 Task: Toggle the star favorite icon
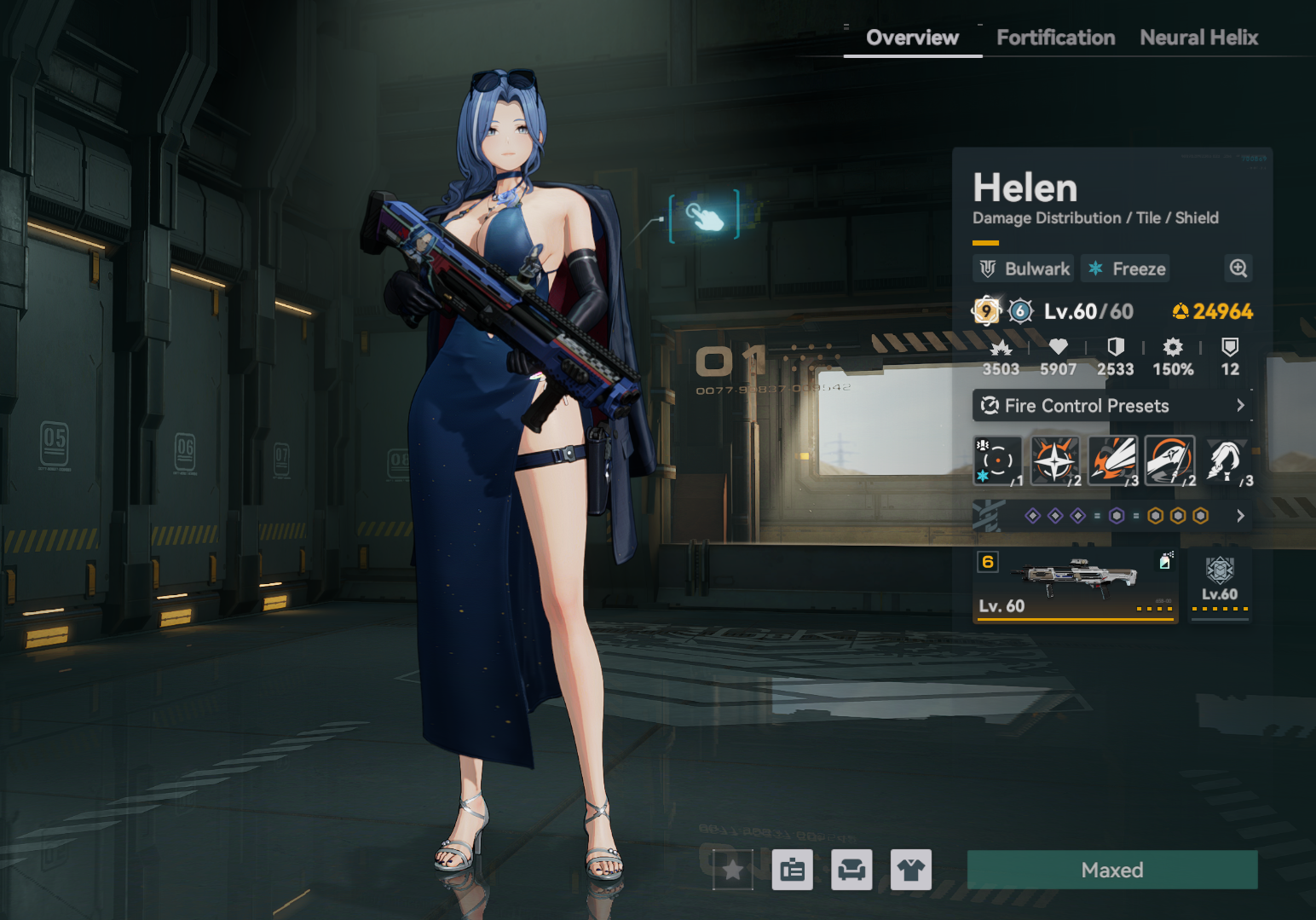[x=733, y=870]
